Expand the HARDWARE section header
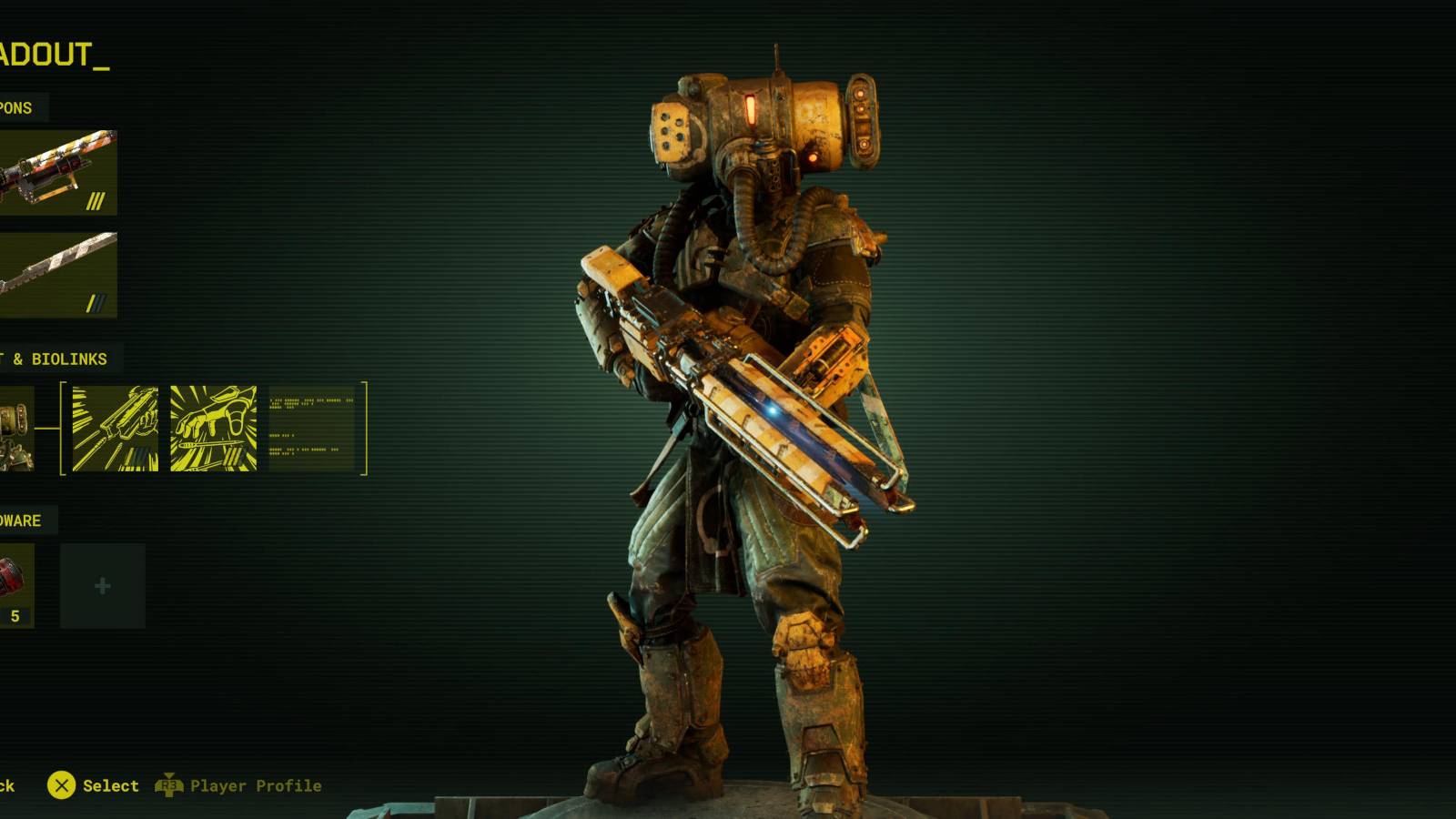 click(20, 521)
